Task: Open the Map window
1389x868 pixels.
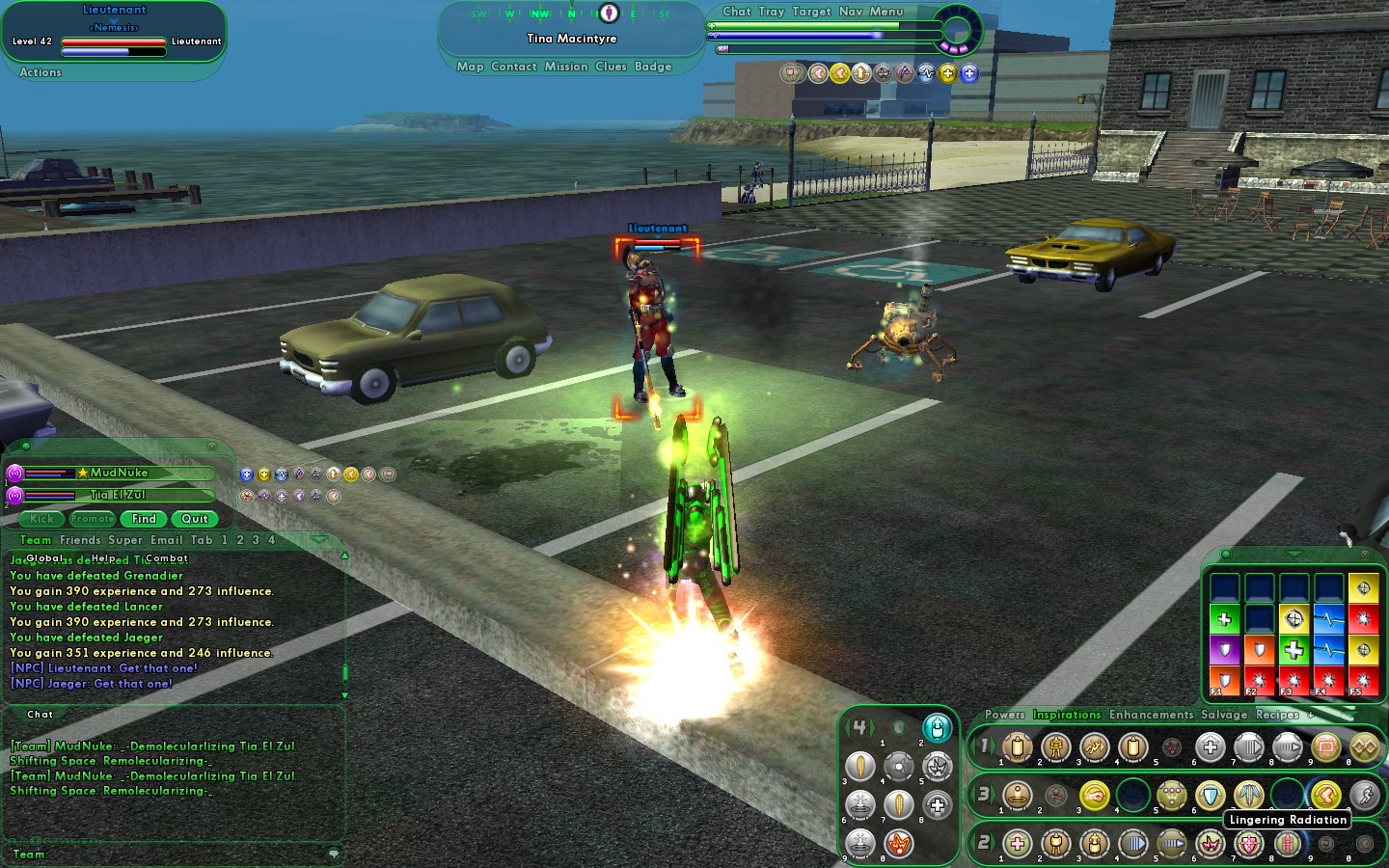Action: pyautogui.click(x=470, y=67)
